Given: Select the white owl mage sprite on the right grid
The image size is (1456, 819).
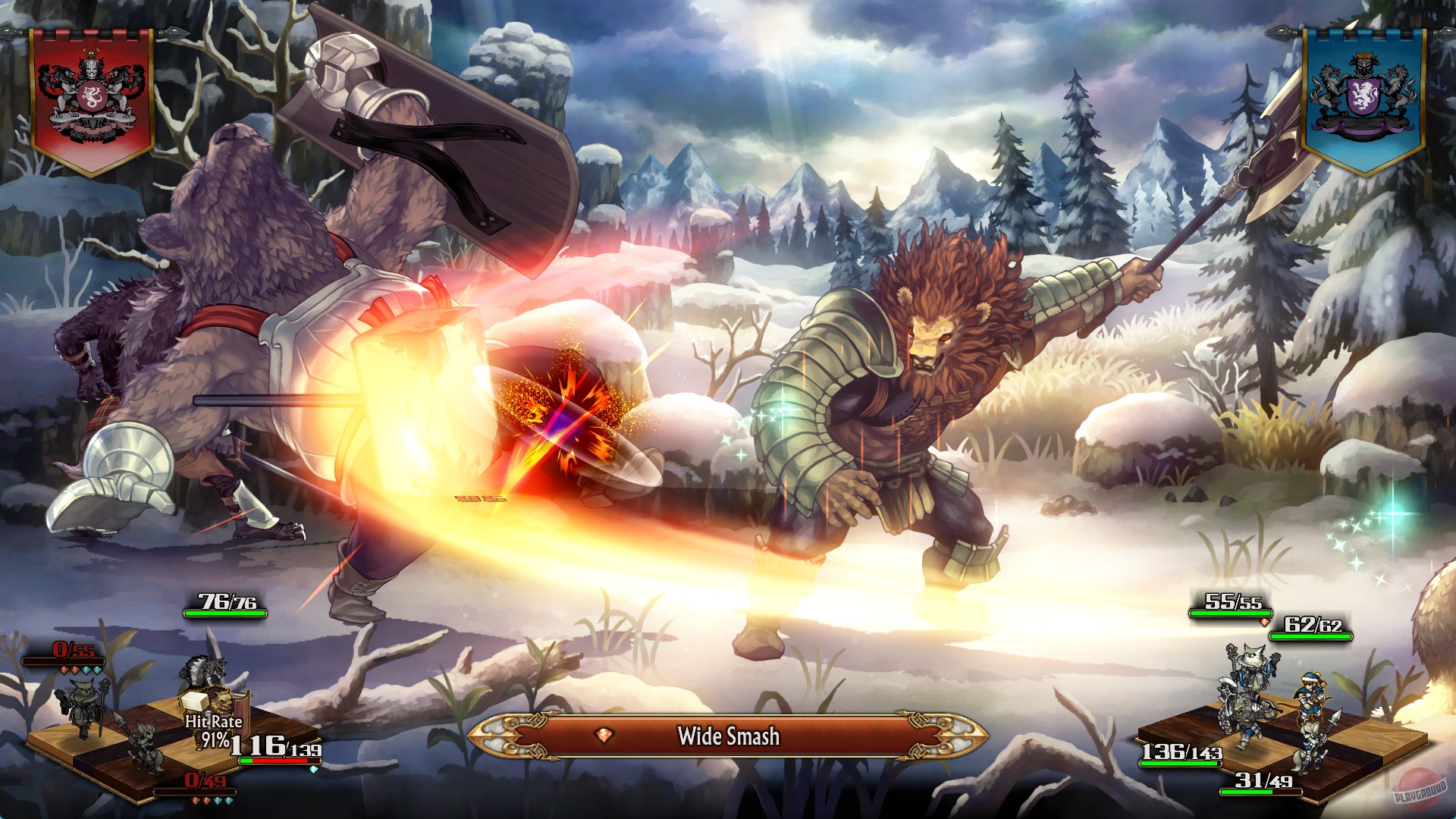Looking at the screenshot, I should click(1254, 668).
